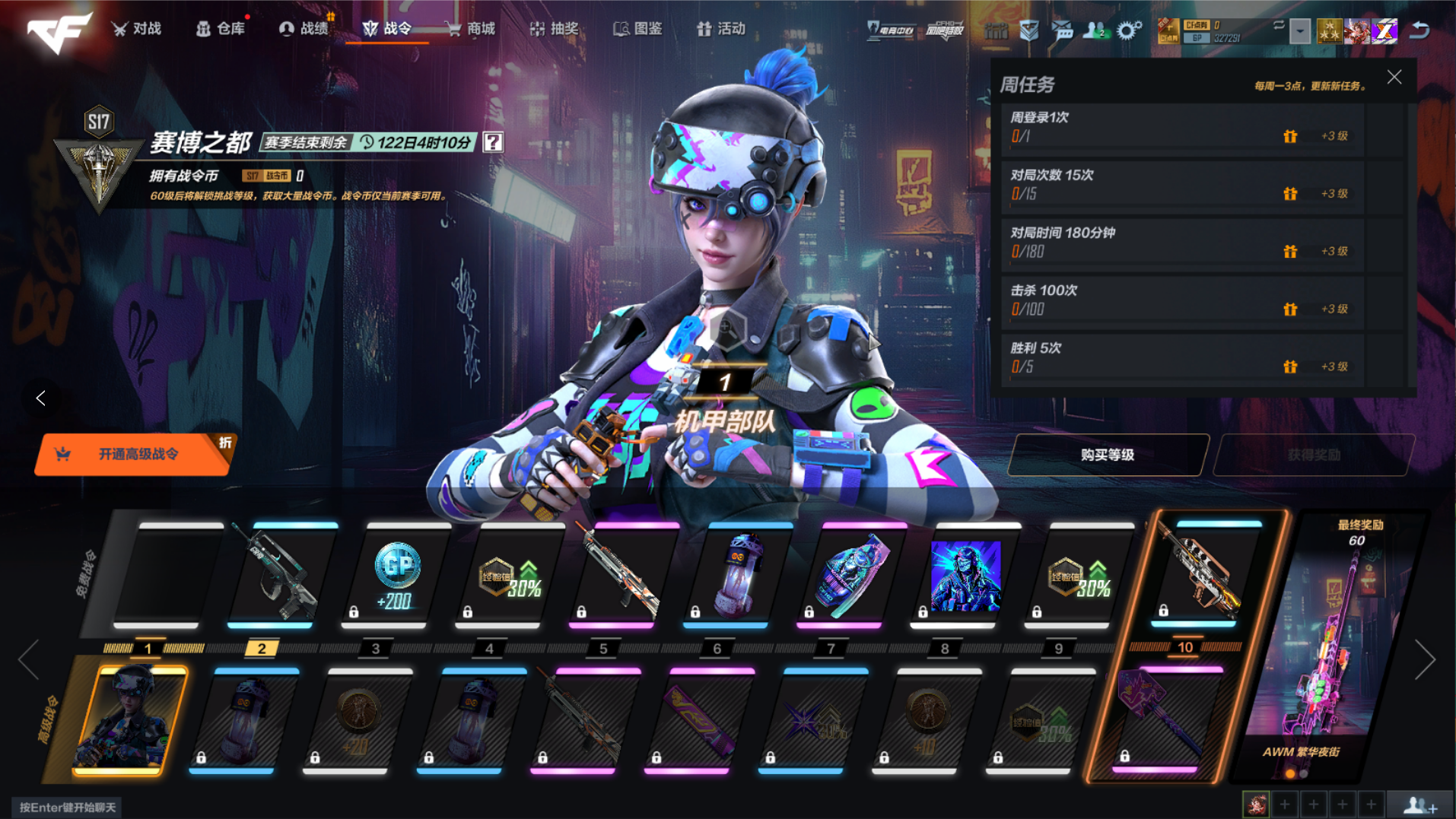This screenshot has width=1456, height=819.
Task: Select the level 1 character premium reward
Action: 130,720
